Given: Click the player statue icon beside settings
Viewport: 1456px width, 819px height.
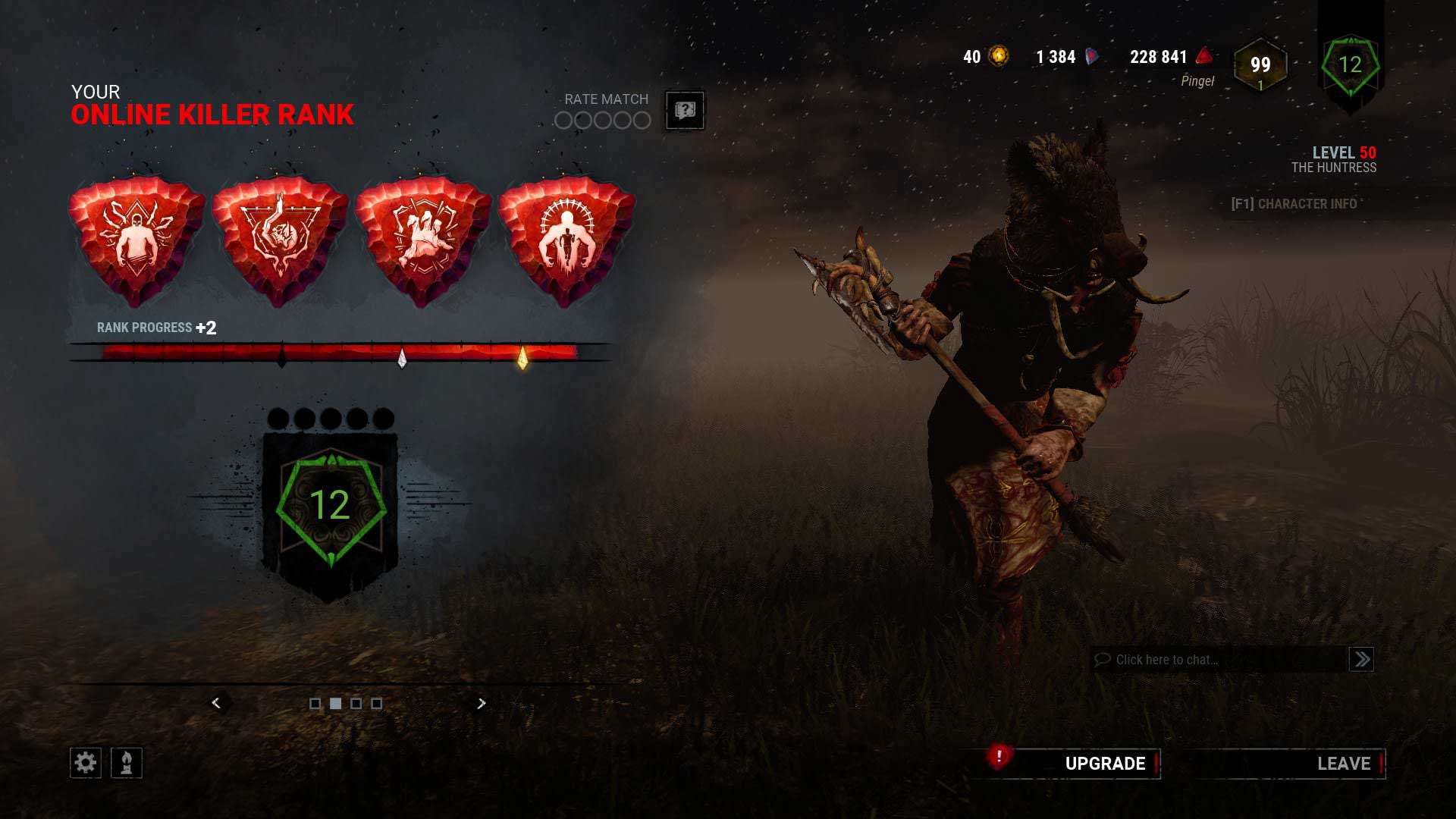Looking at the screenshot, I should point(125,763).
